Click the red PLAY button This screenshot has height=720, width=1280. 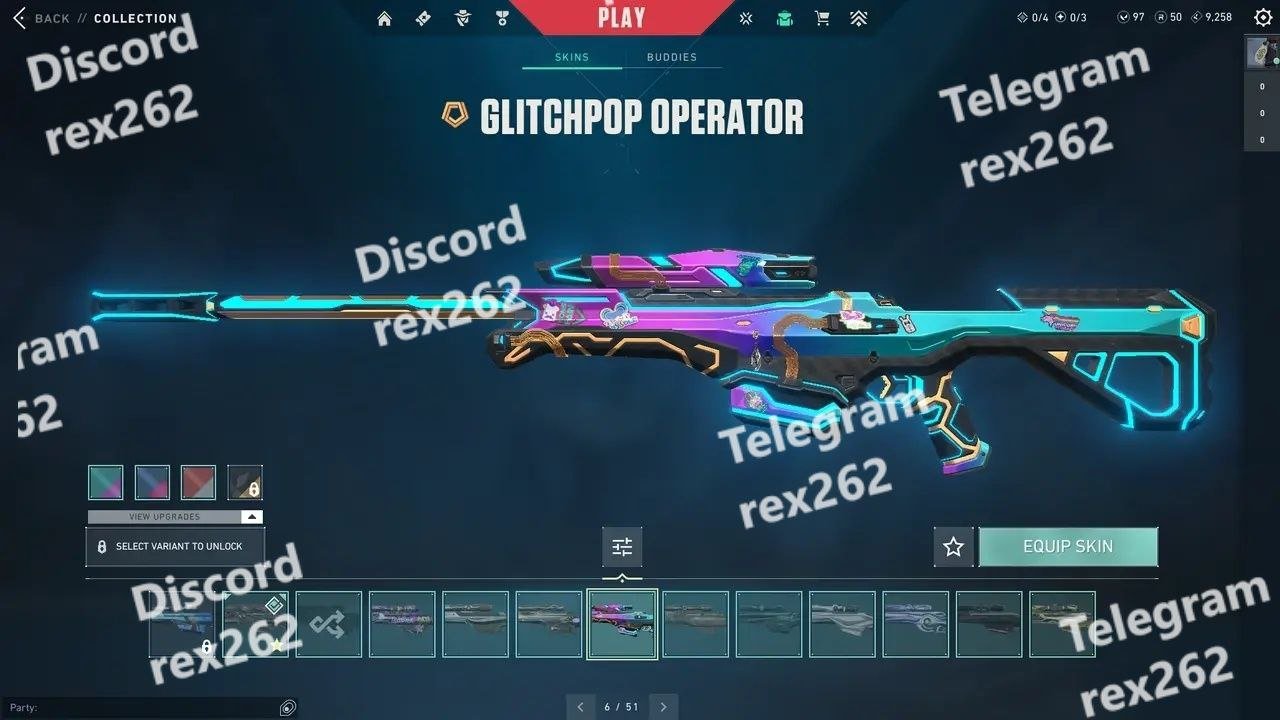(621, 17)
